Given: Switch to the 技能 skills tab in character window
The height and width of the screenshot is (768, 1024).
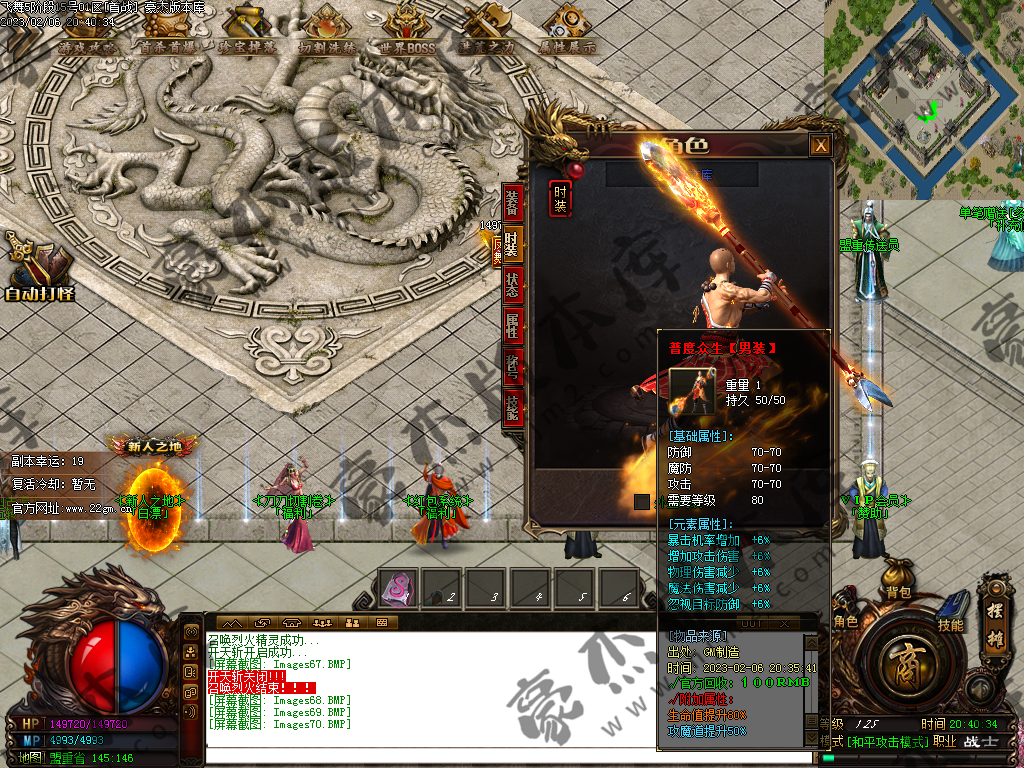Looking at the screenshot, I should [x=512, y=406].
